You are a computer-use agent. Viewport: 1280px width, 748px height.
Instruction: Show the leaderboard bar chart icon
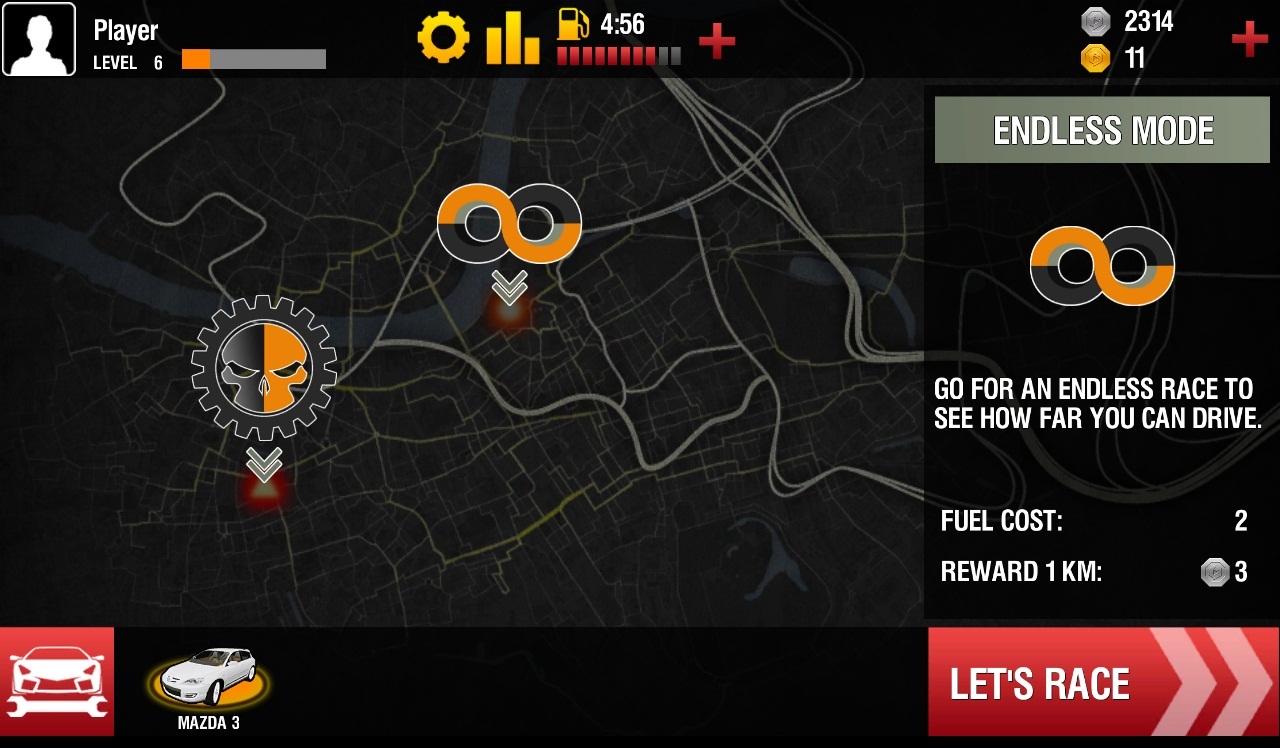point(513,40)
